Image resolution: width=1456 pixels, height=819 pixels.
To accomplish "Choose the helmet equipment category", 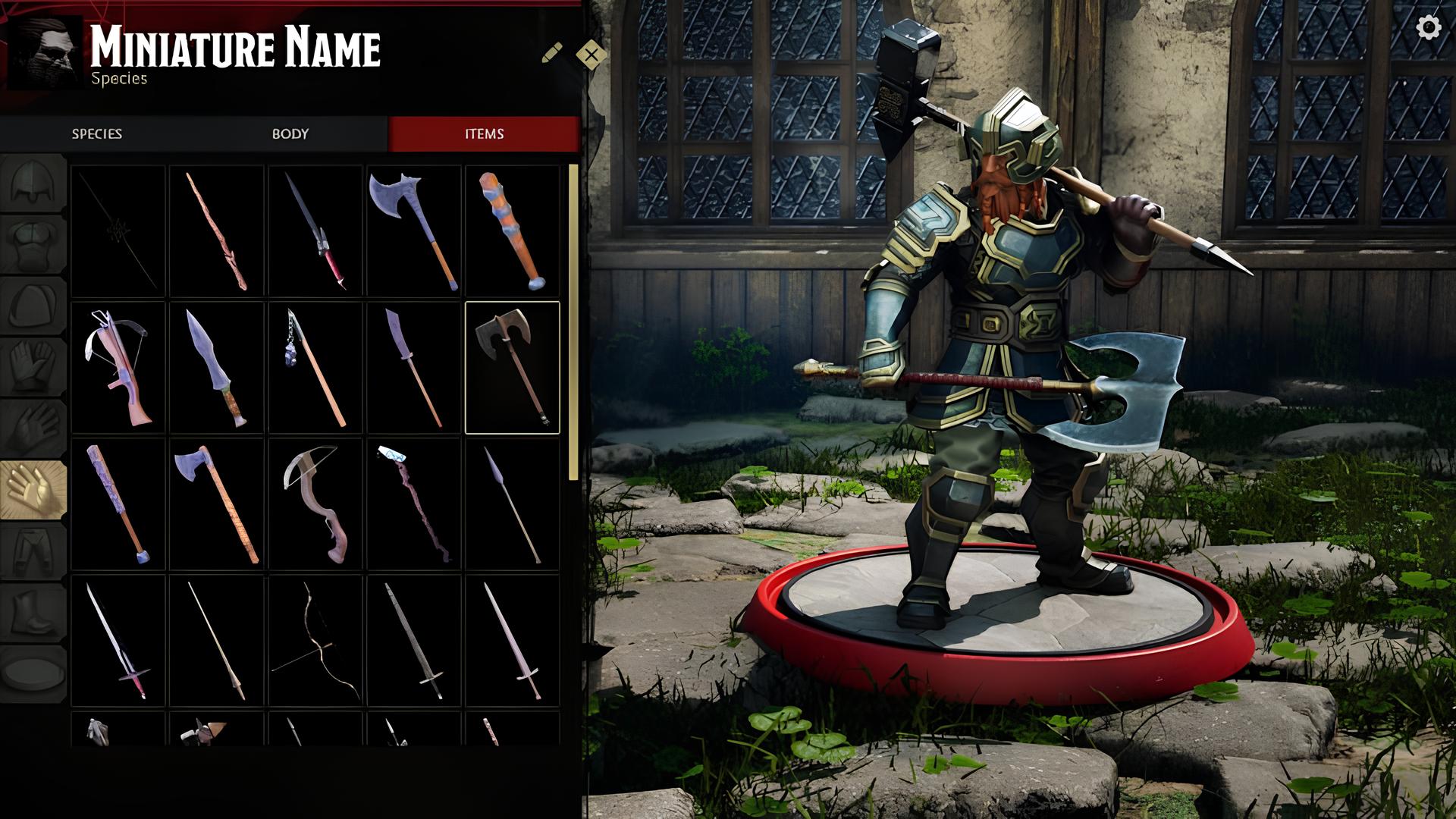I will 33,183.
